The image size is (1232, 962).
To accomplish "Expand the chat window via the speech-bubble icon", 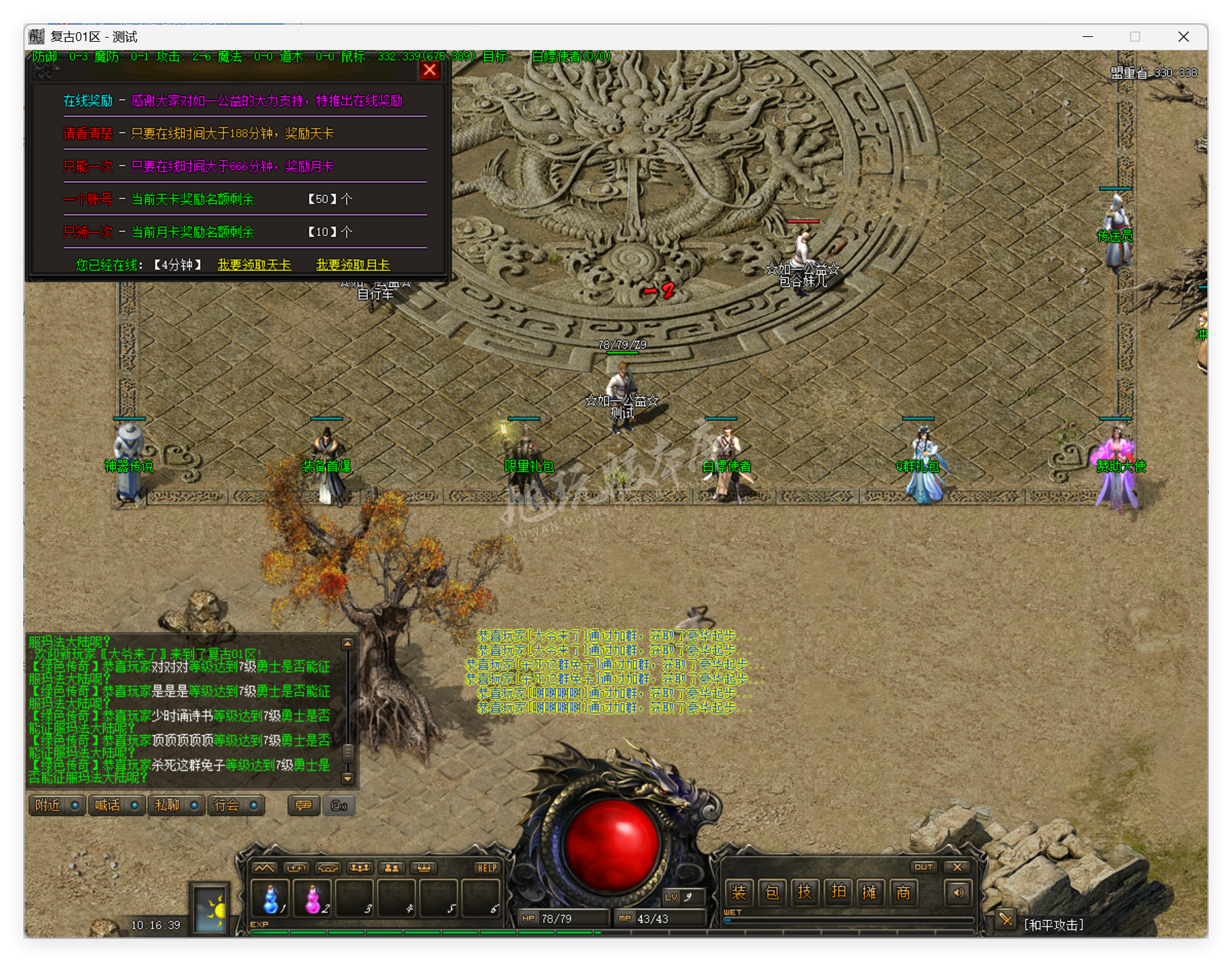I will click(x=303, y=806).
